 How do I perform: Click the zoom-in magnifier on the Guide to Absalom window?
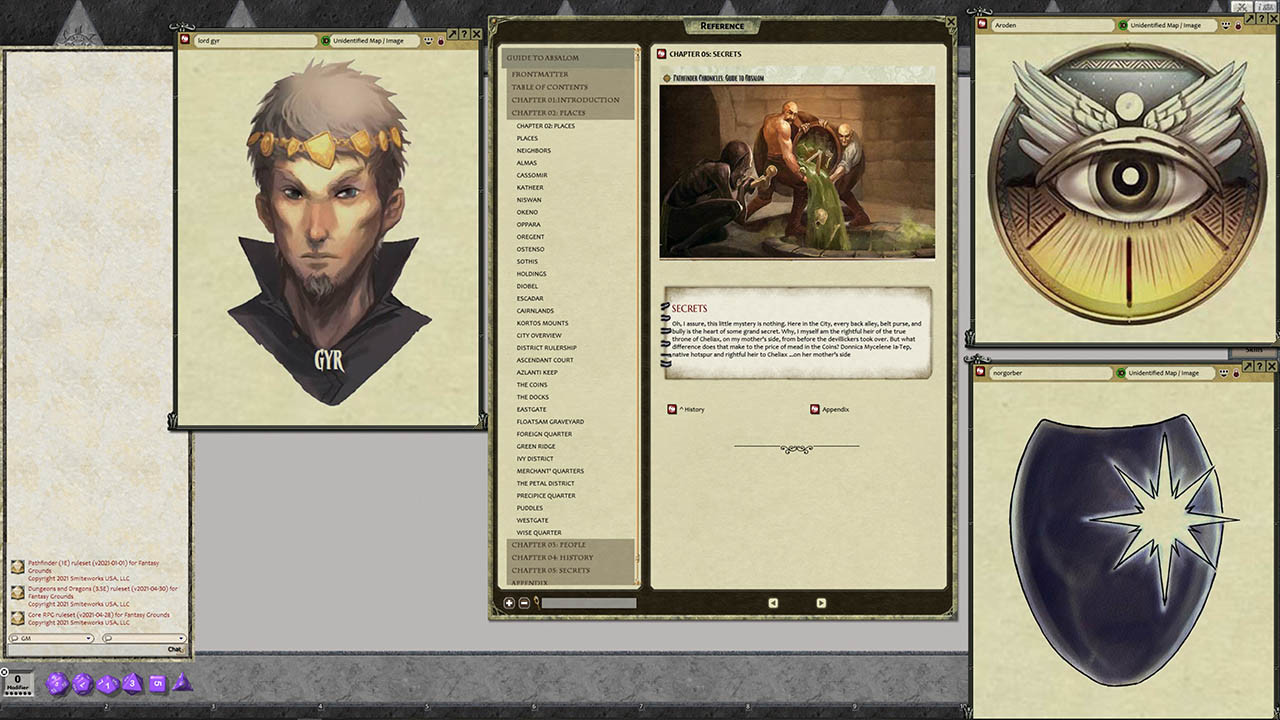coord(508,603)
